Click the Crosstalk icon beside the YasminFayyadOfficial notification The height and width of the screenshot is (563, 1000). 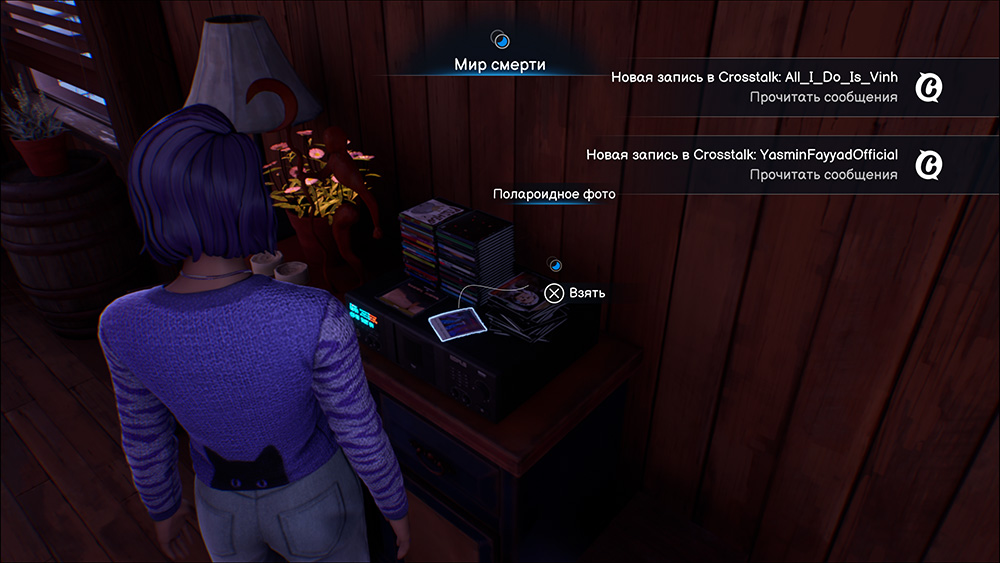[931, 164]
